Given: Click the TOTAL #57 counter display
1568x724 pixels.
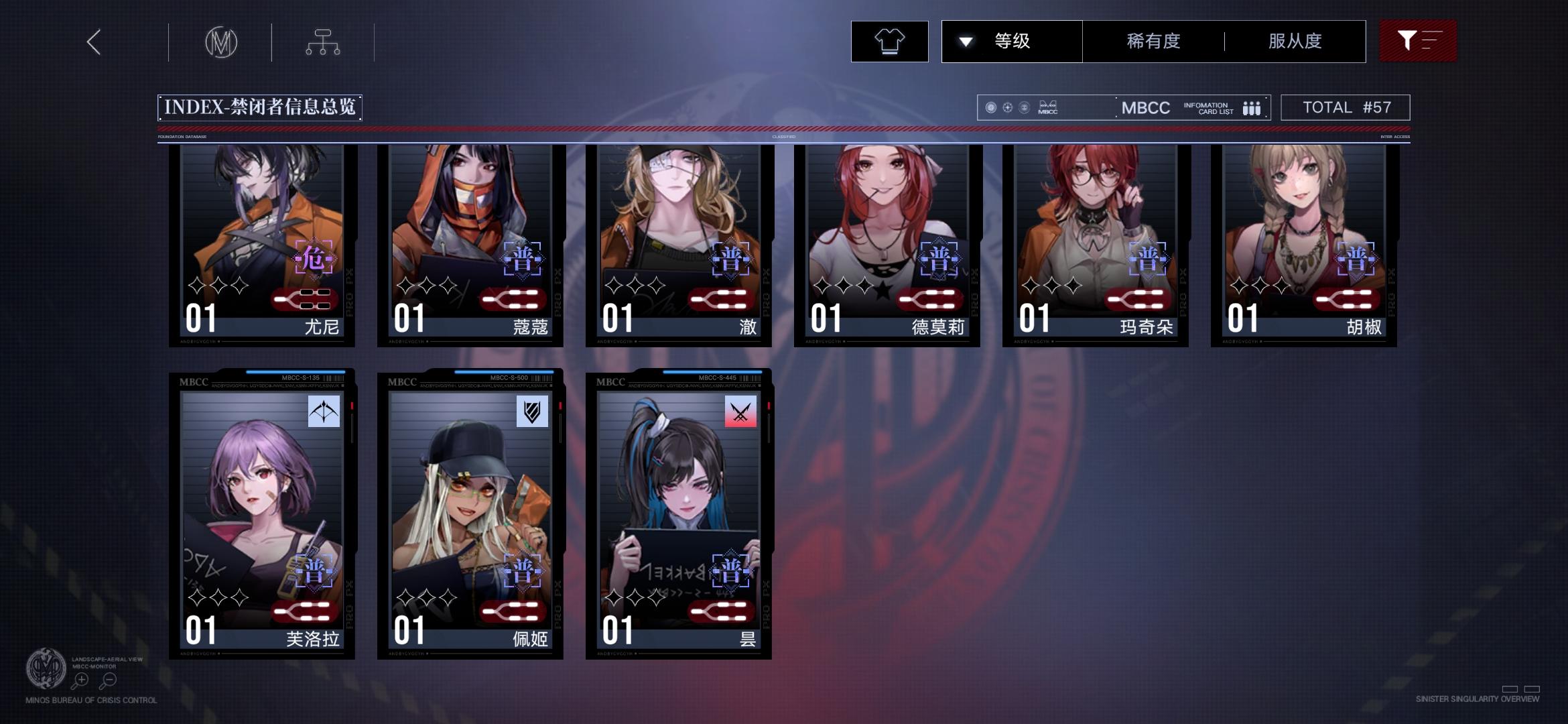Looking at the screenshot, I should click(1345, 107).
